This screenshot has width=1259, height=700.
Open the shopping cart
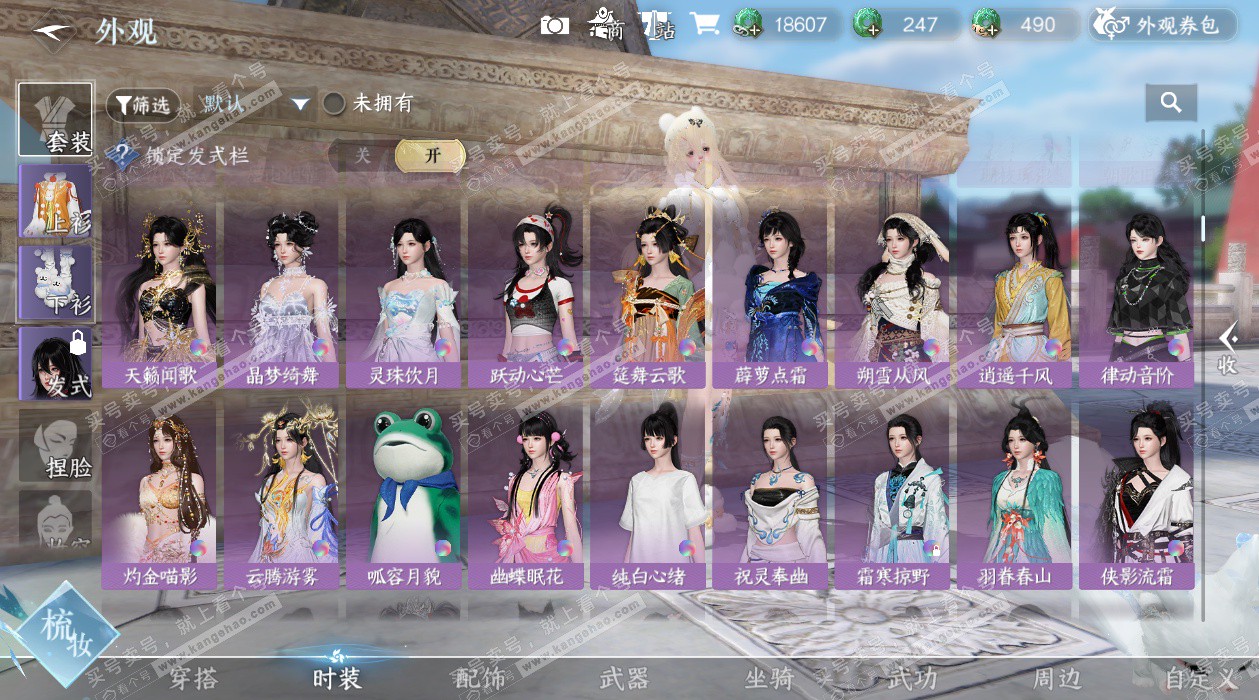[x=705, y=26]
